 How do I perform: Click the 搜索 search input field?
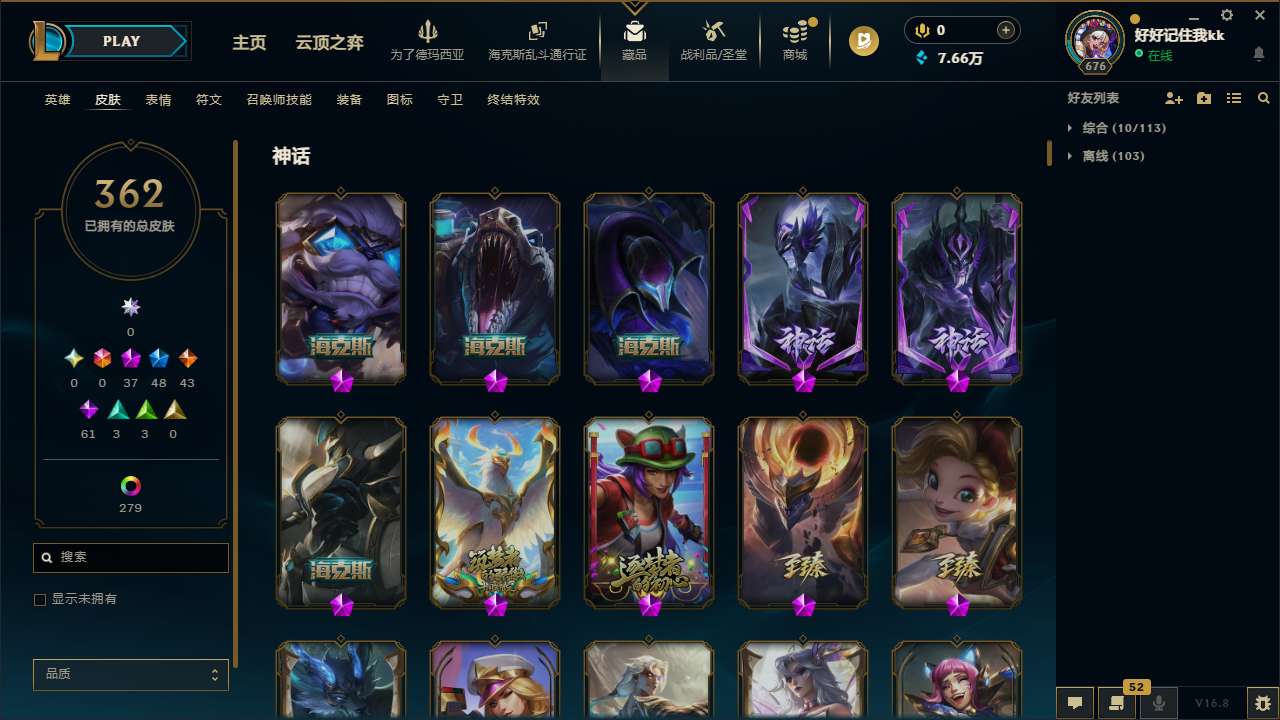130,557
